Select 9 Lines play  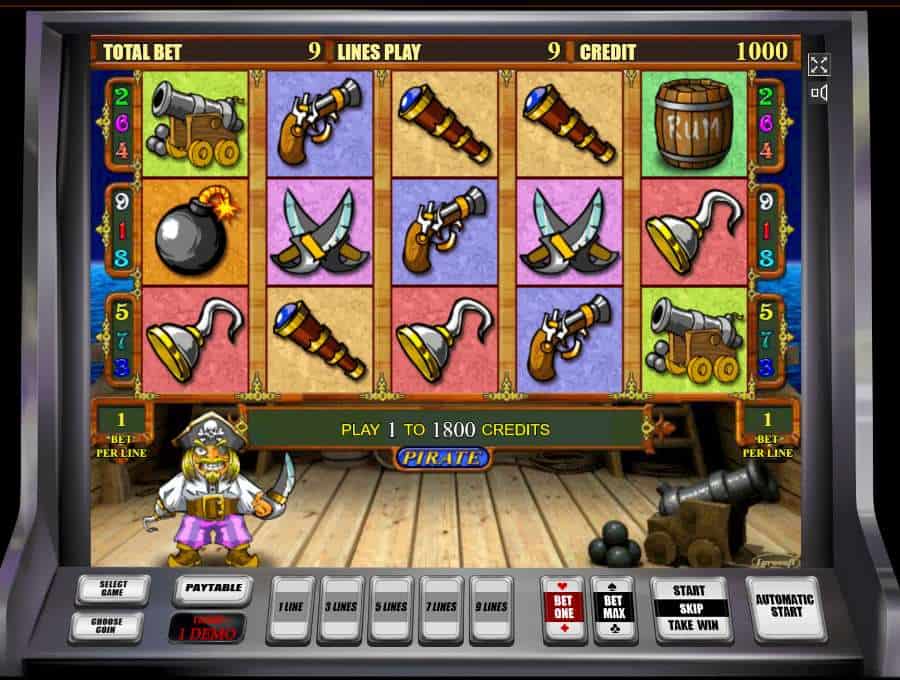pos(492,608)
